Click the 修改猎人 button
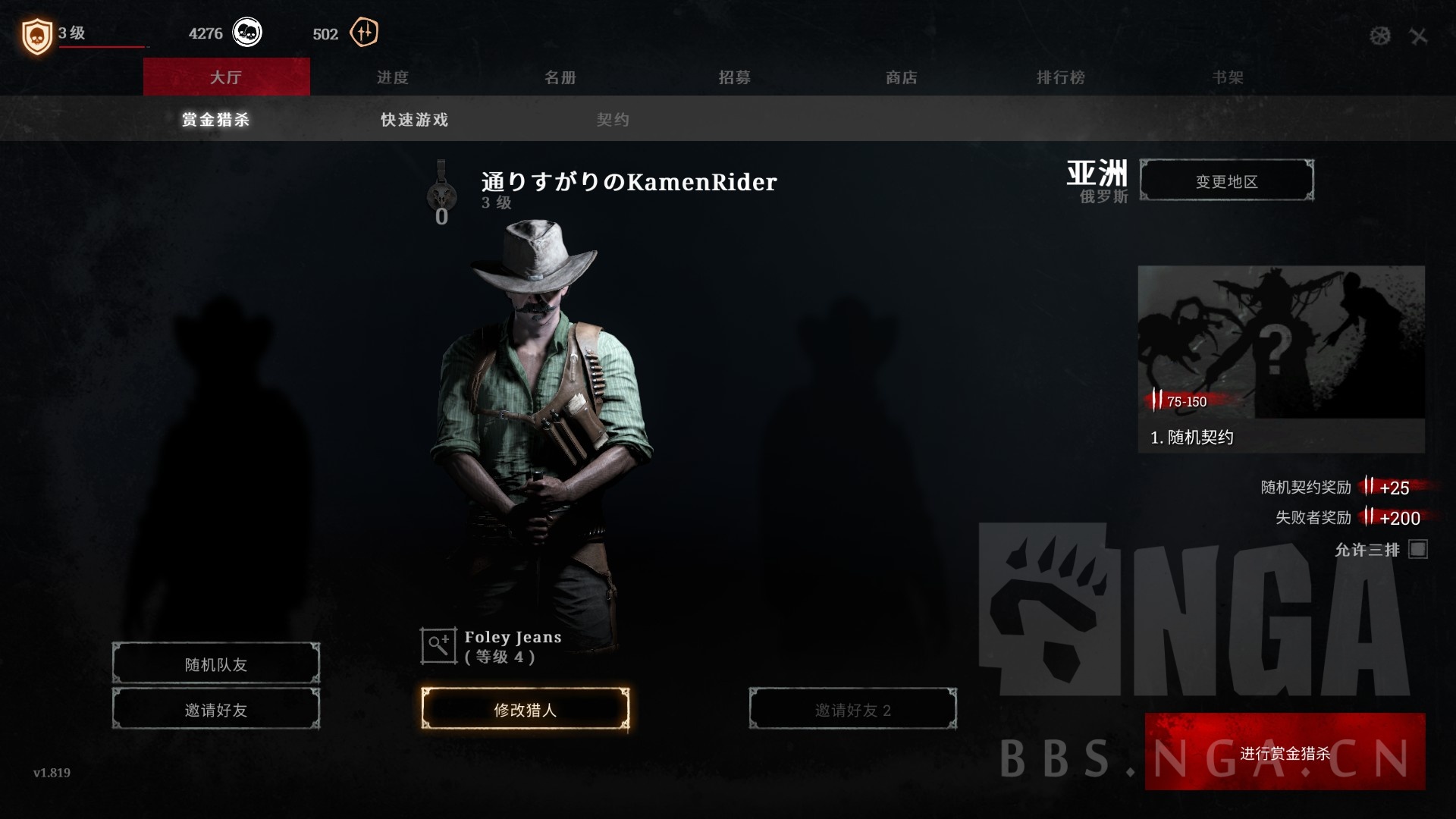Screen dimensions: 1456x819 click(x=526, y=708)
